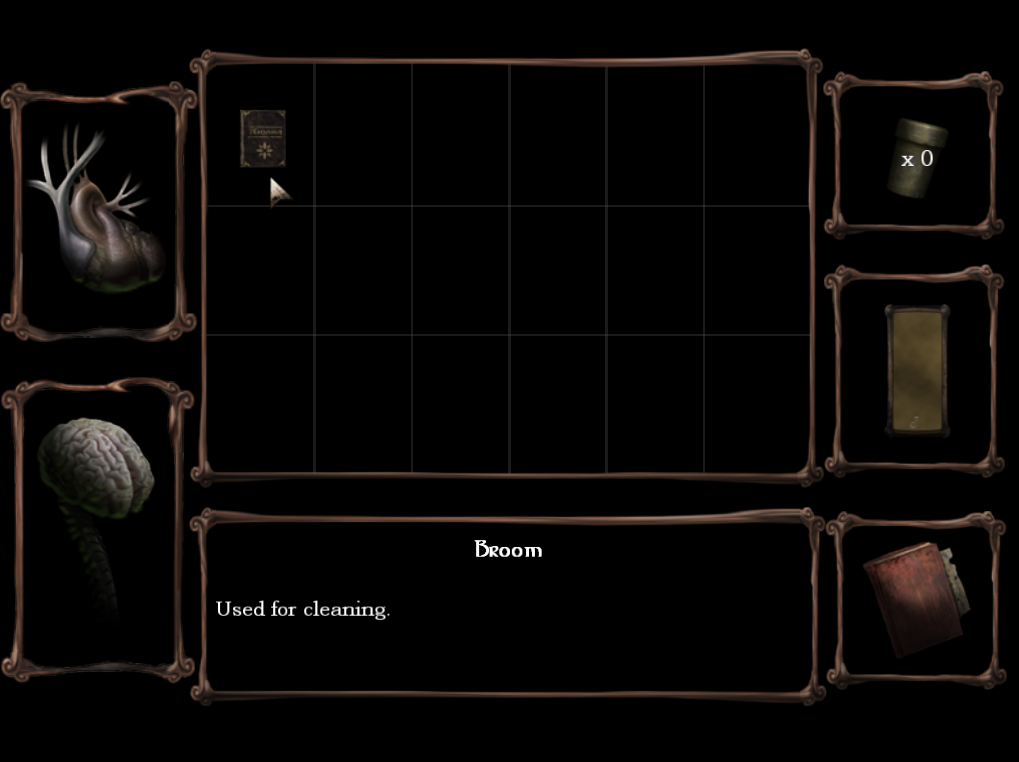
Task: Select the tinderbox container icon
Action: pos(914,157)
